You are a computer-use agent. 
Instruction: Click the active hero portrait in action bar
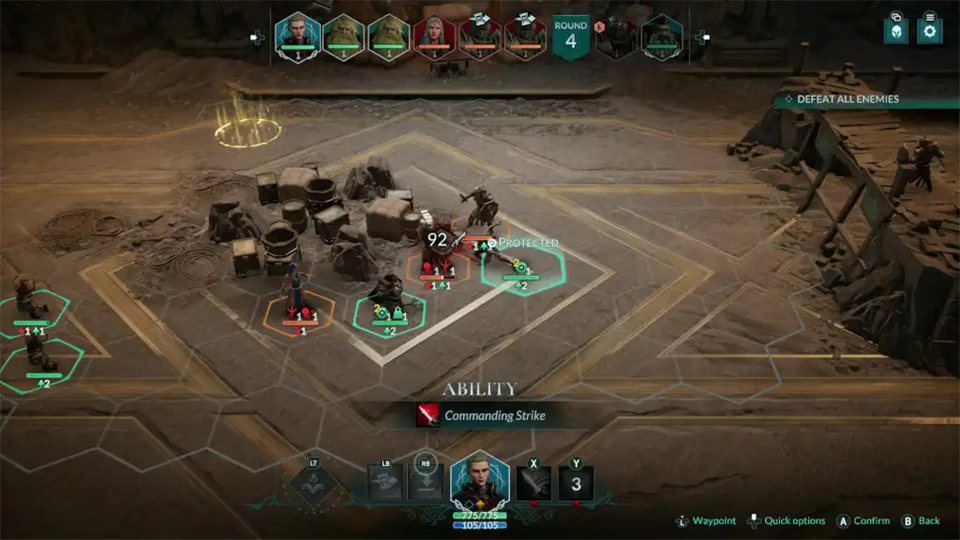pos(479,482)
